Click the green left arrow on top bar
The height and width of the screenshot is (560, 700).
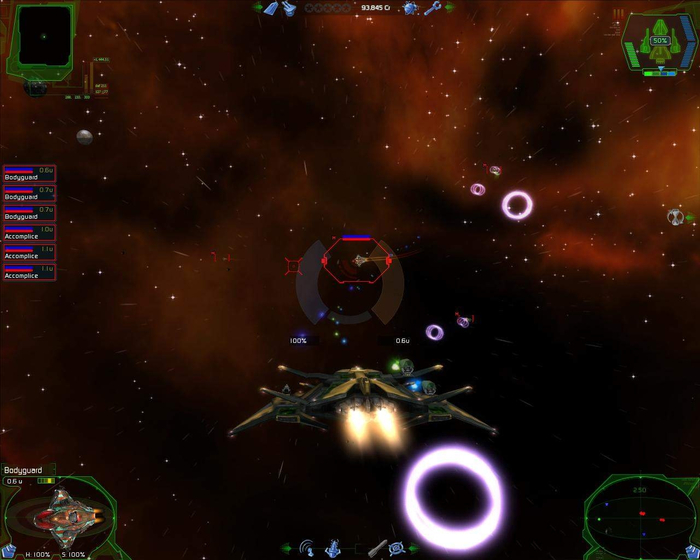tap(256, 8)
